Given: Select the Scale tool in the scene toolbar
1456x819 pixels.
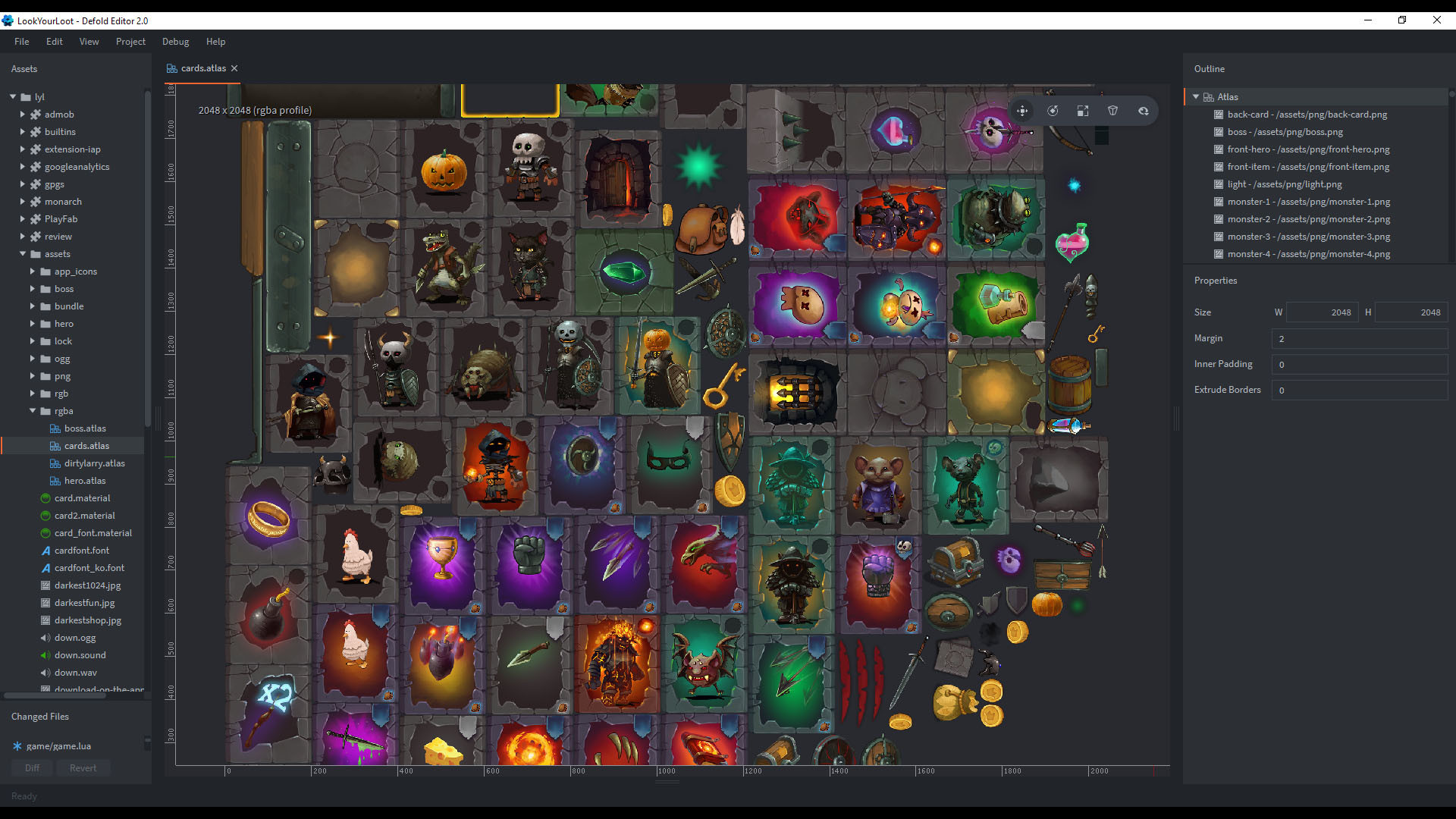Looking at the screenshot, I should tap(1083, 110).
